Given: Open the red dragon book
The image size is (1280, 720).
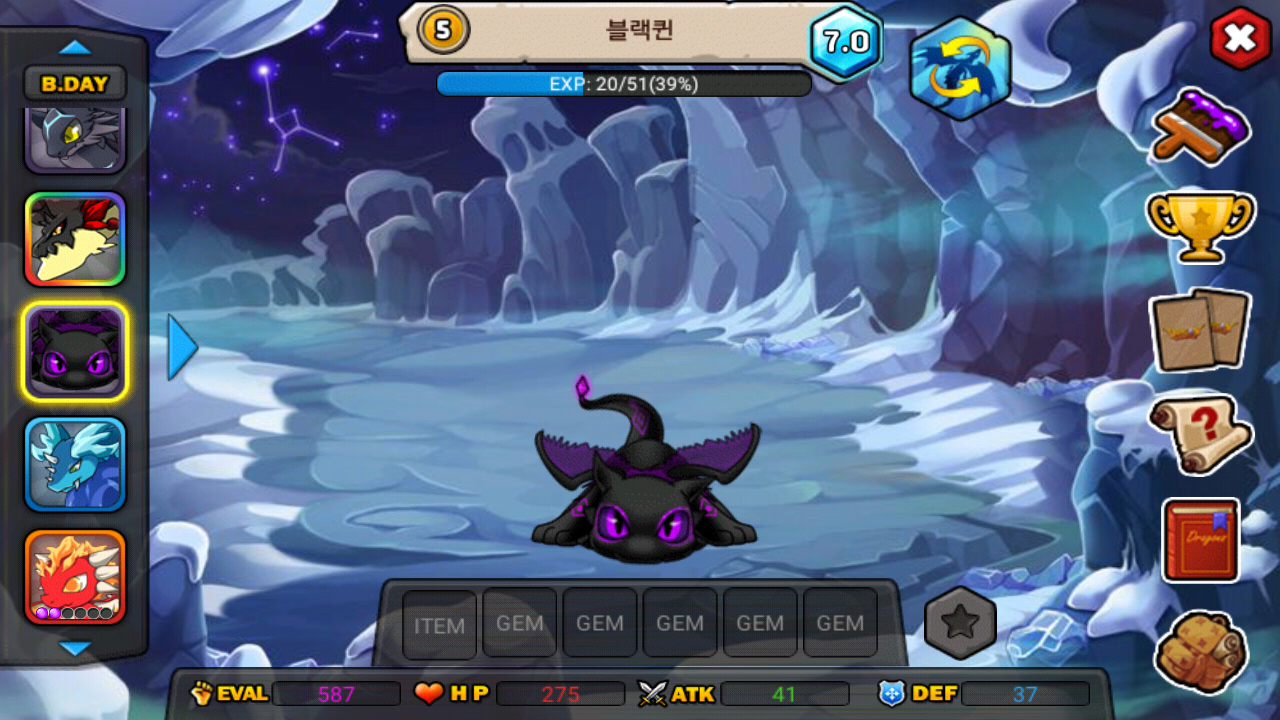Looking at the screenshot, I should [1200, 540].
